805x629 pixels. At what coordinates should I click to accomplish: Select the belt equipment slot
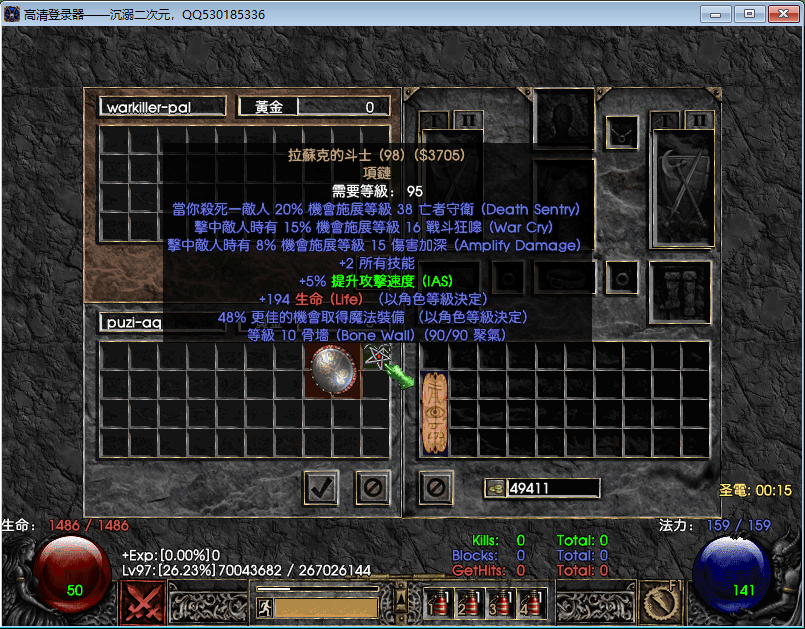(565, 277)
